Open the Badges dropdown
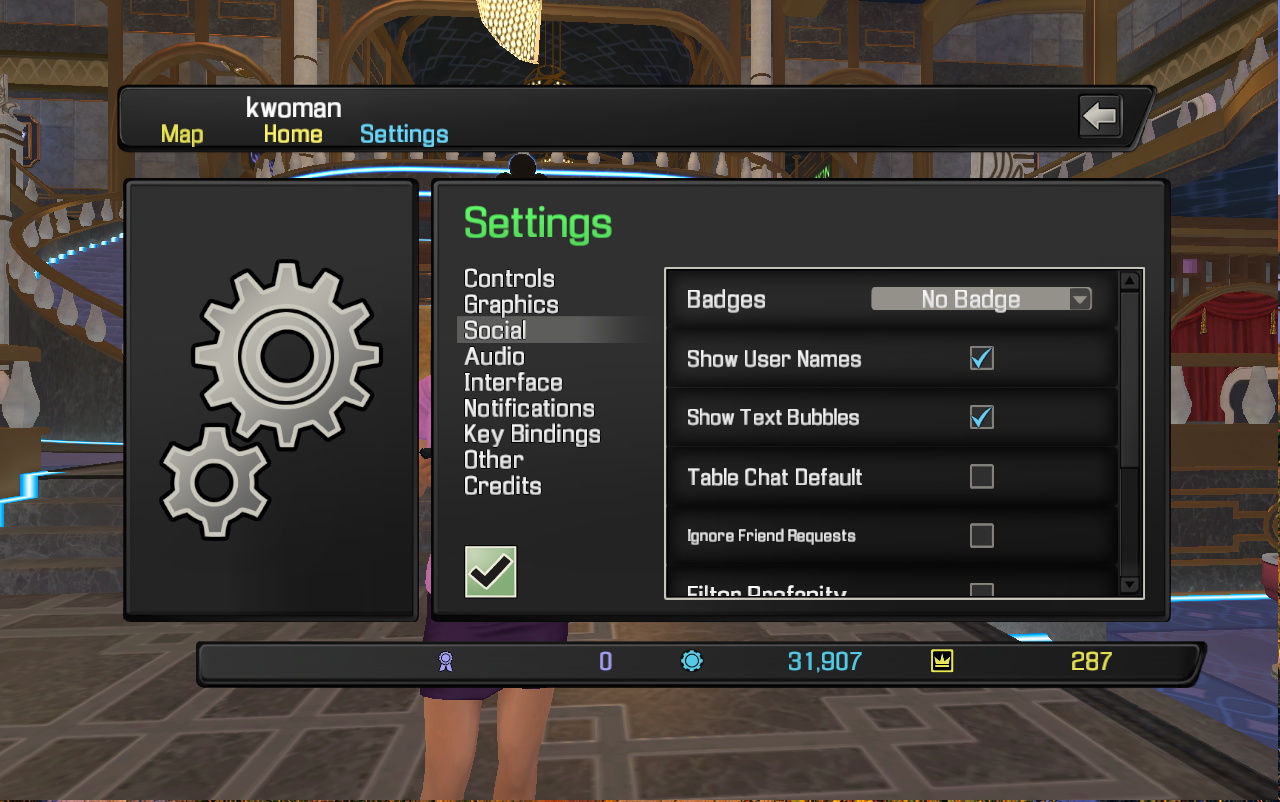The width and height of the screenshot is (1280, 802). 981,299
